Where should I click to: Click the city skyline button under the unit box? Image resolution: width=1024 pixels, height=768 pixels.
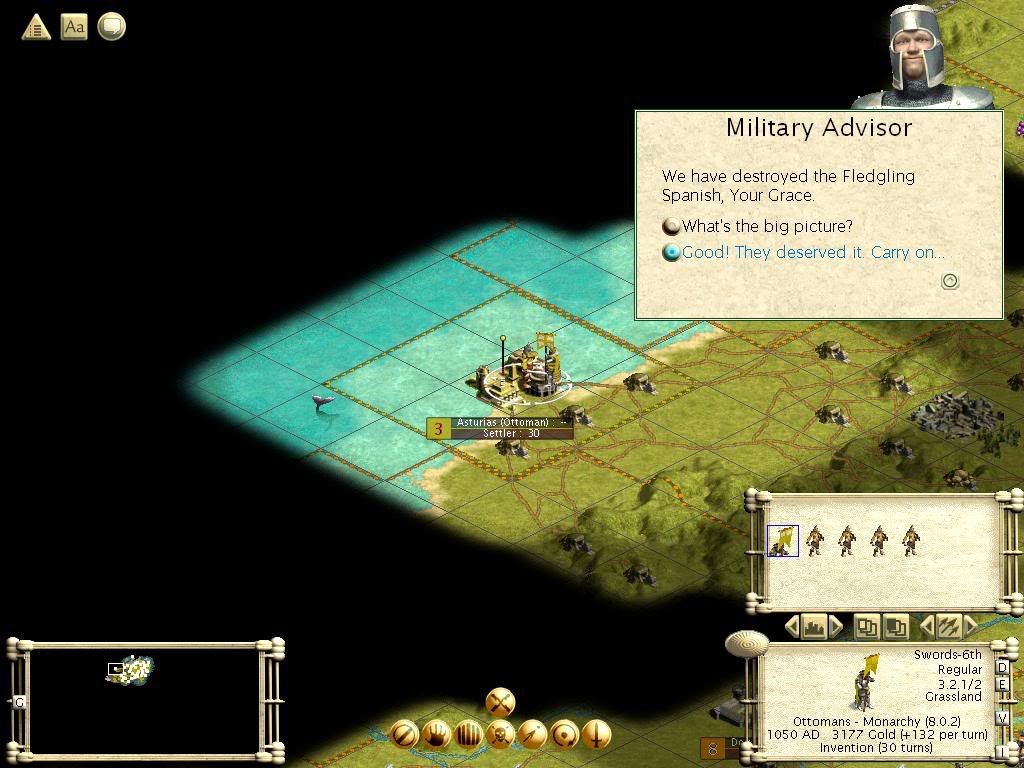pos(813,628)
